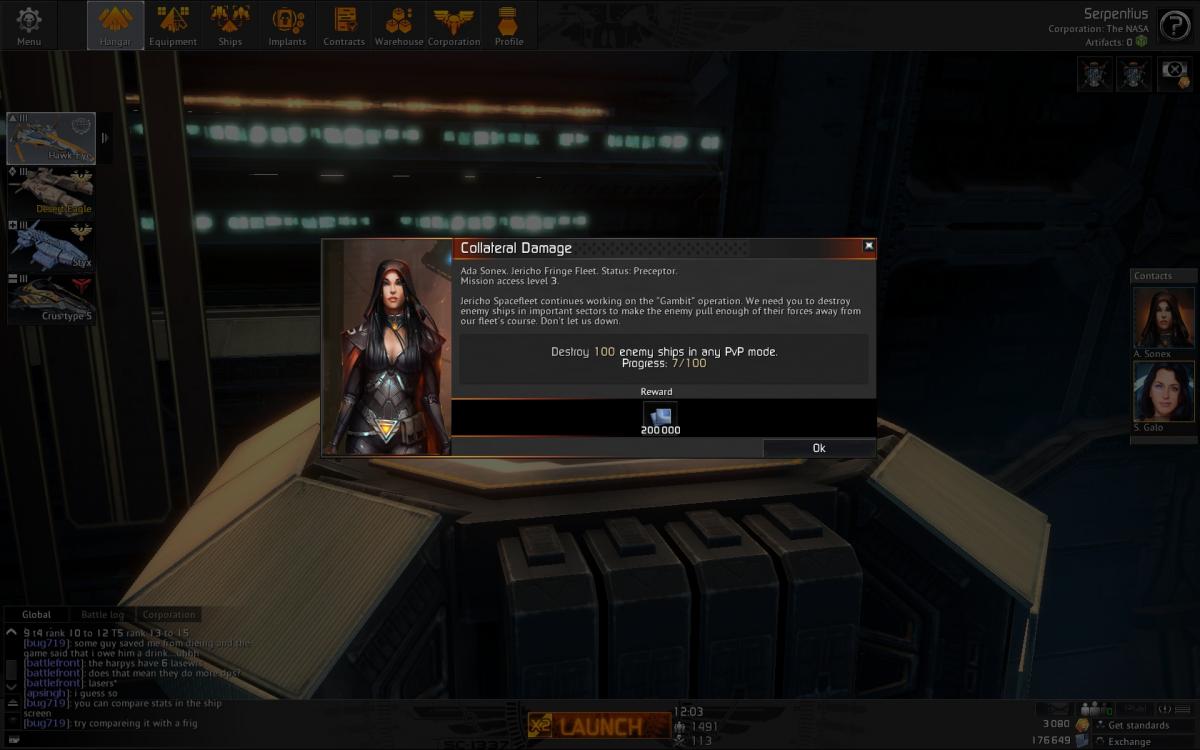Close the Collateral Damage dialog
Screen dimensions: 1200x750
pyautogui.click(x=868, y=246)
